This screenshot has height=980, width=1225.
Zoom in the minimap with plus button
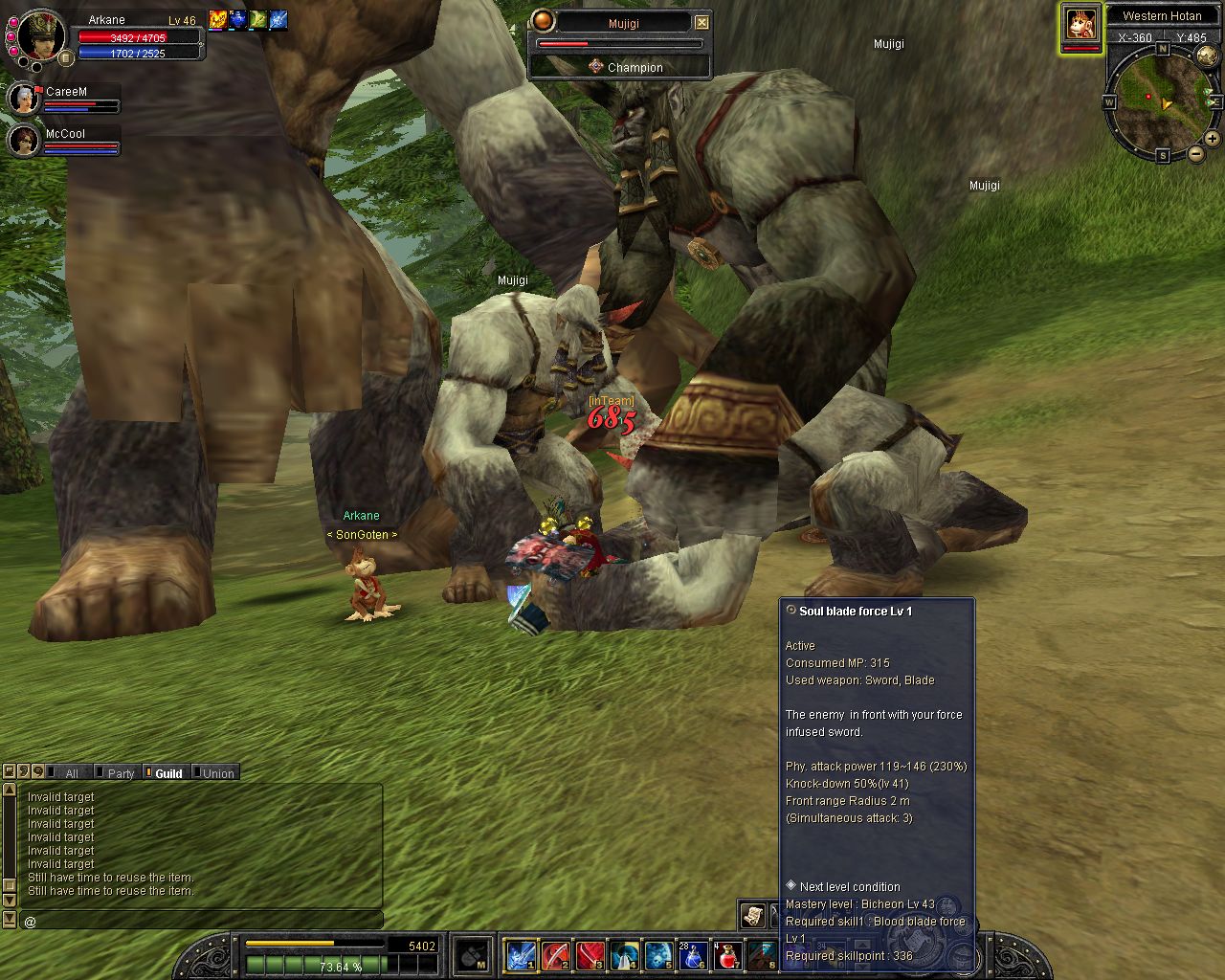pyautogui.click(x=1212, y=139)
